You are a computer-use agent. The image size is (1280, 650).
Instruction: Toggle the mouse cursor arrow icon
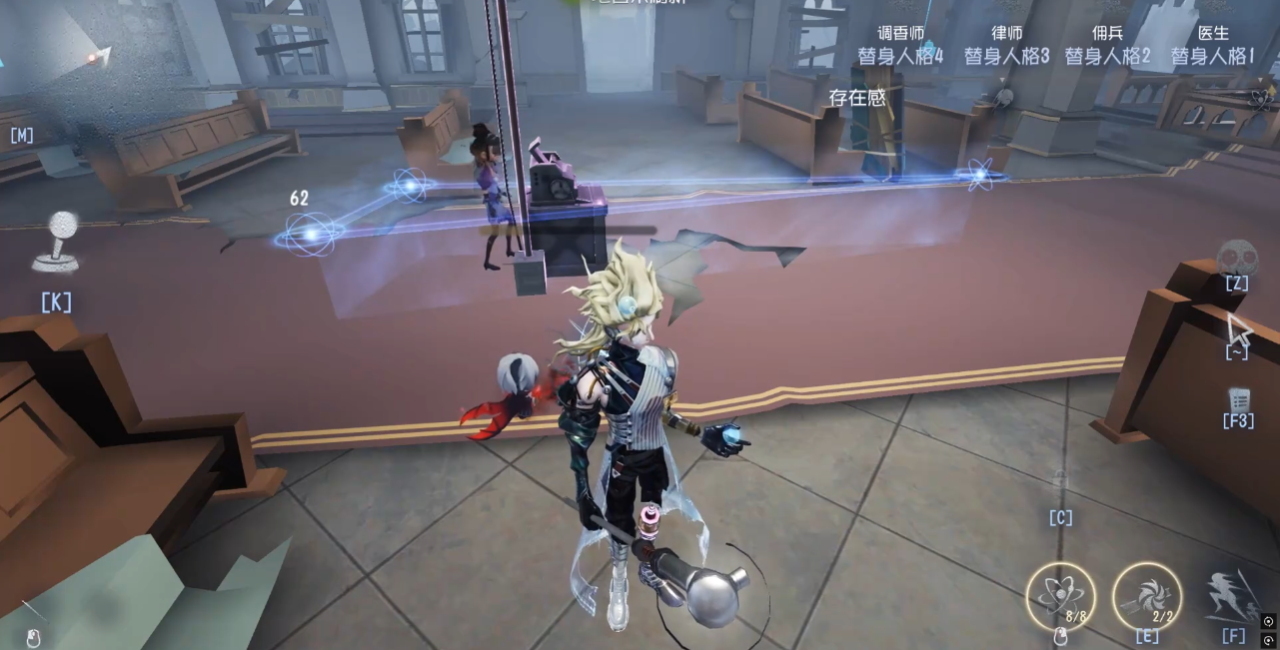pyautogui.click(x=1238, y=329)
